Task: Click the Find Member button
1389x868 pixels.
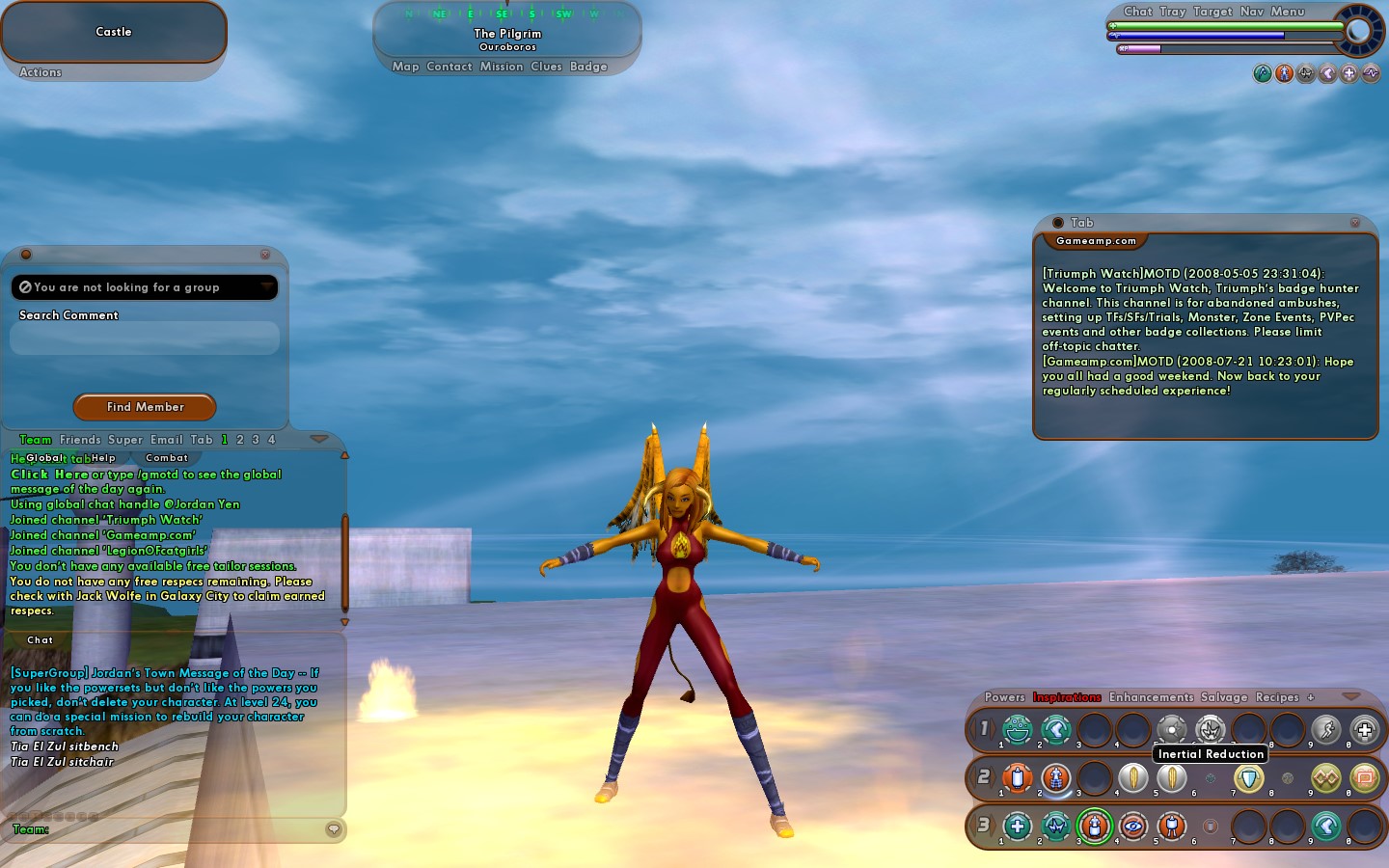Action: pyautogui.click(x=145, y=407)
